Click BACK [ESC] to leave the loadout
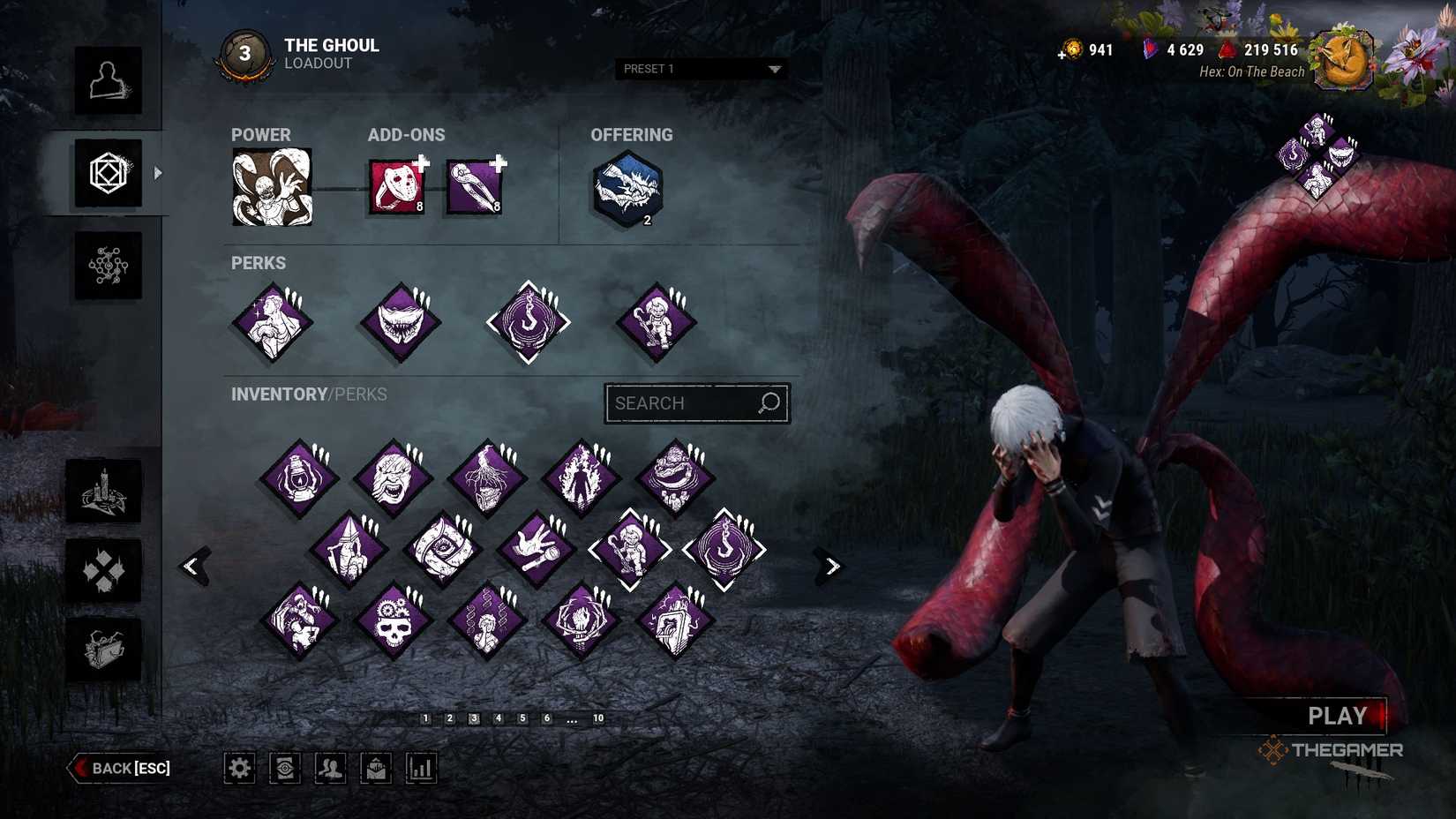 coord(119,768)
